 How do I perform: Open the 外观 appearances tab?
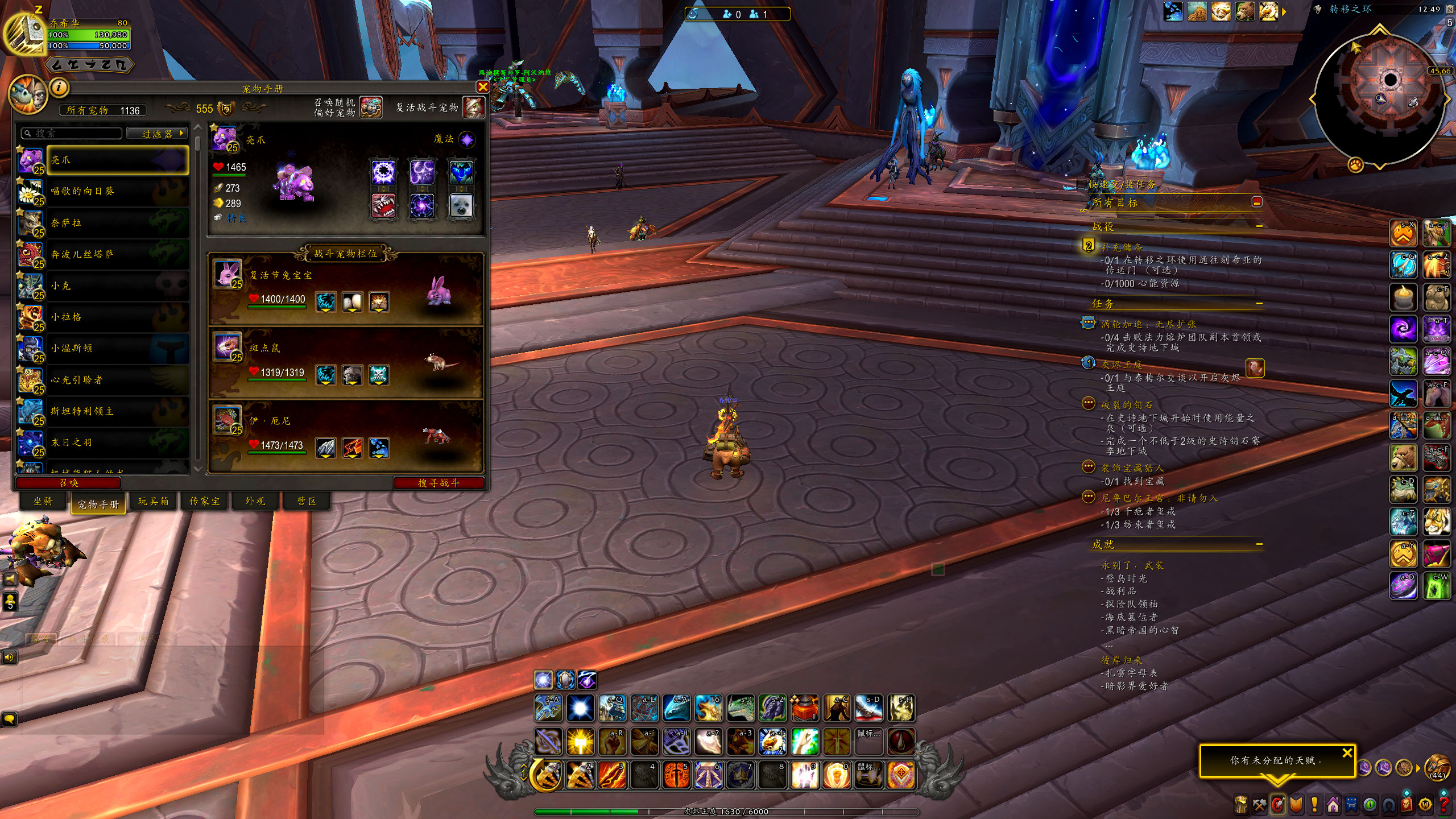[255, 501]
